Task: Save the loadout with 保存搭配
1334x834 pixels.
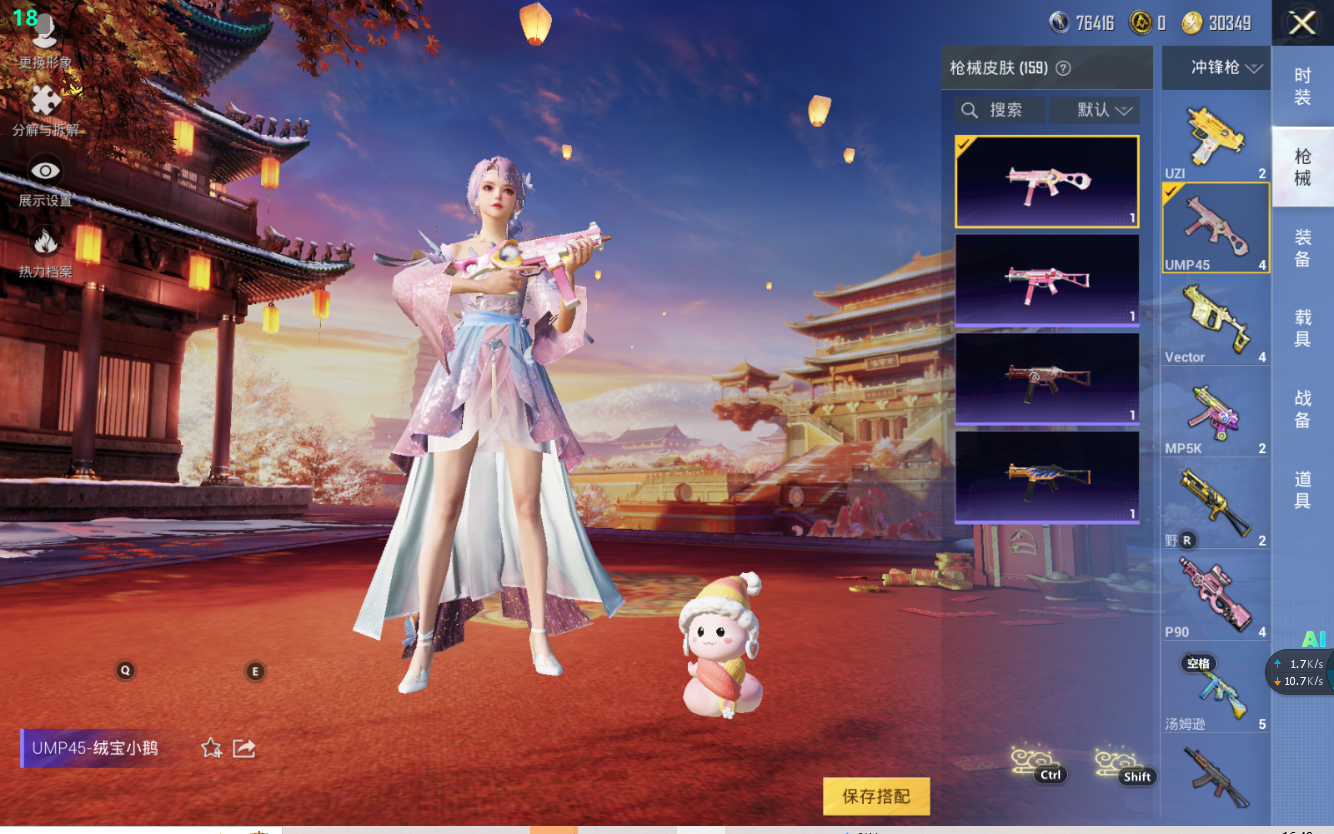Action: click(876, 796)
